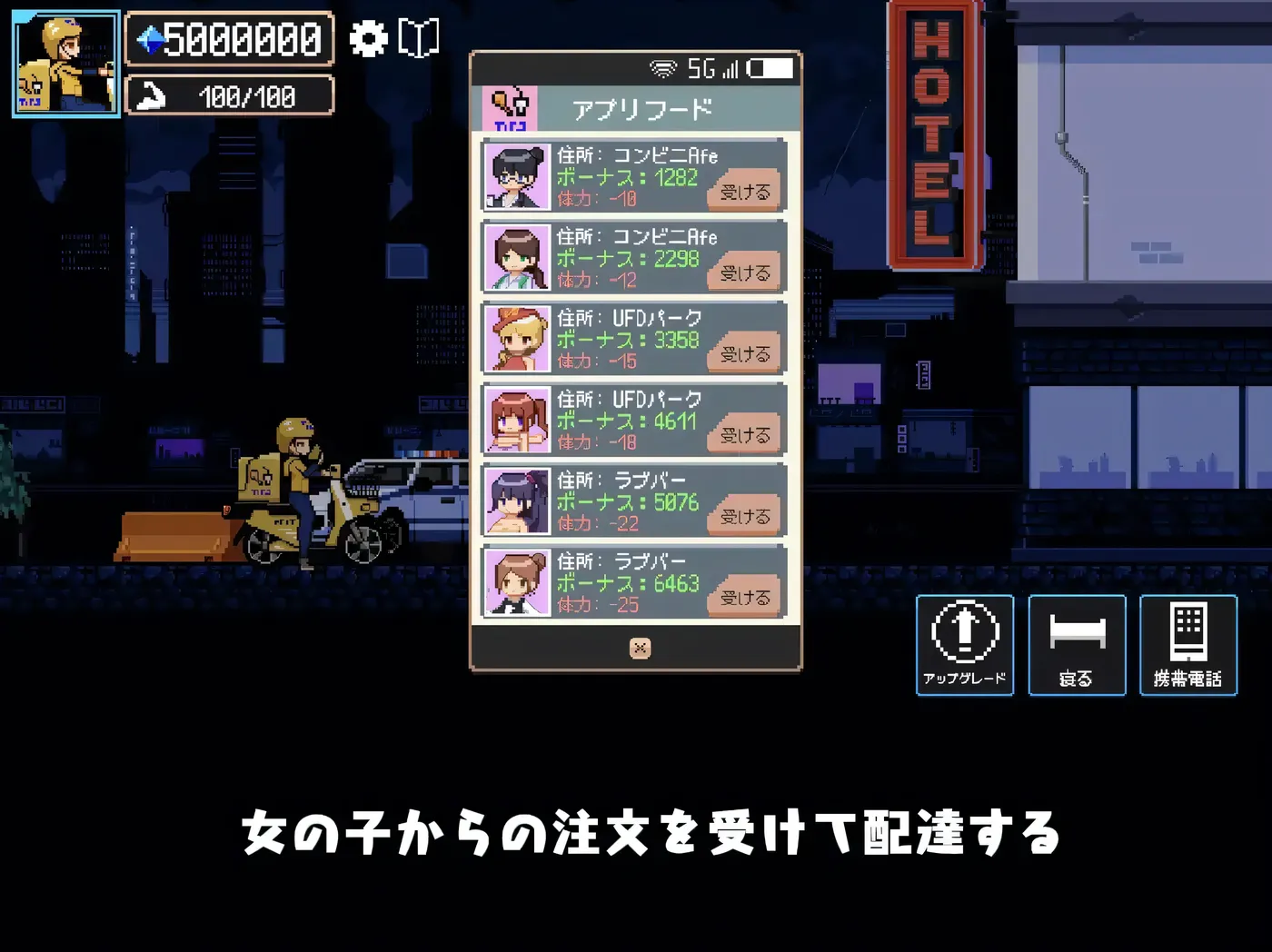Accept the 4611 bonus UFDパーク order
Viewport: 1272px width, 952px height.
pos(743,433)
